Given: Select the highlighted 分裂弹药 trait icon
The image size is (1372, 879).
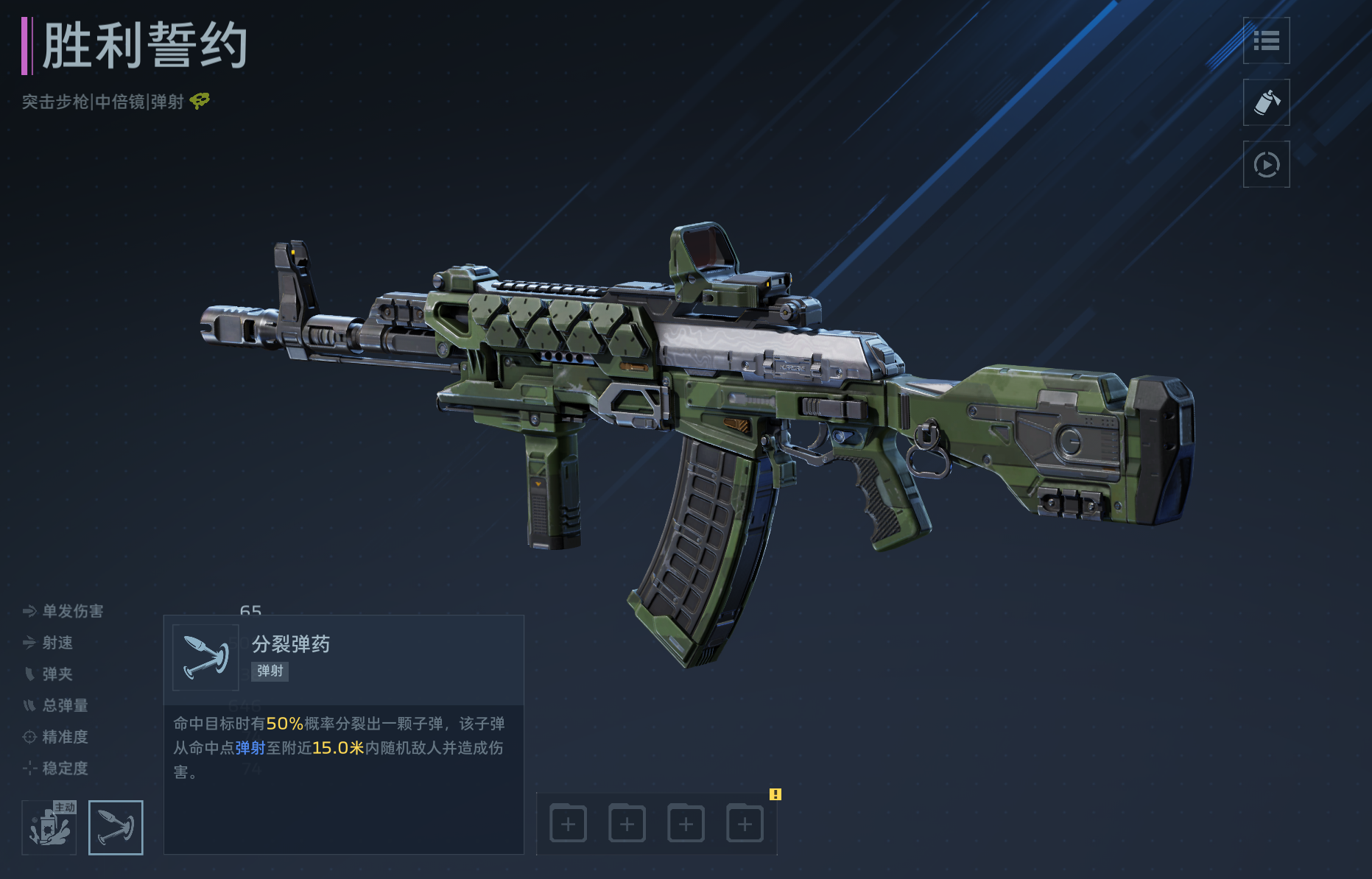Looking at the screenshot, I should click(116, 827).
